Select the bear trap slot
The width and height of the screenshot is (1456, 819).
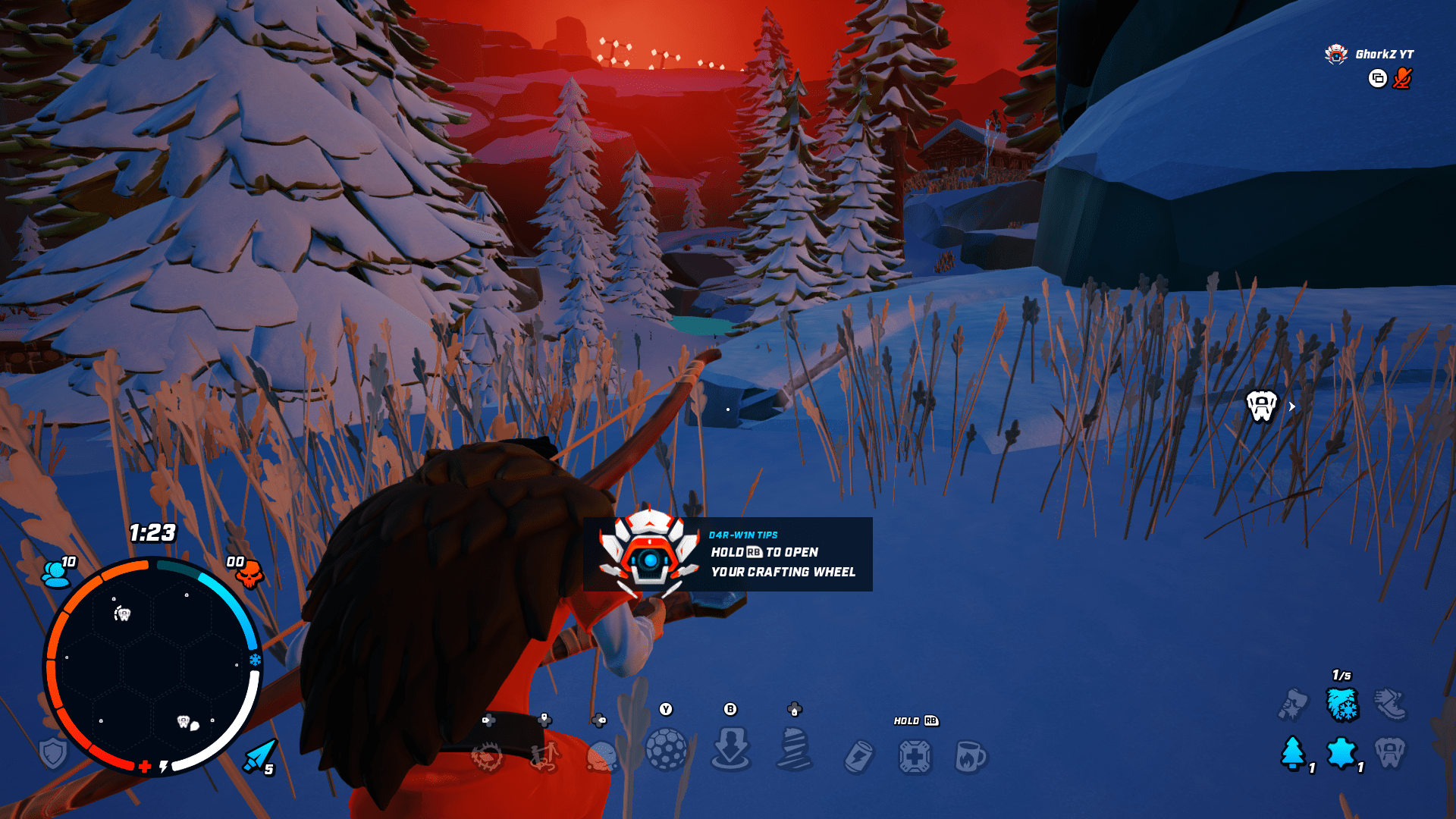coord(487,756)
